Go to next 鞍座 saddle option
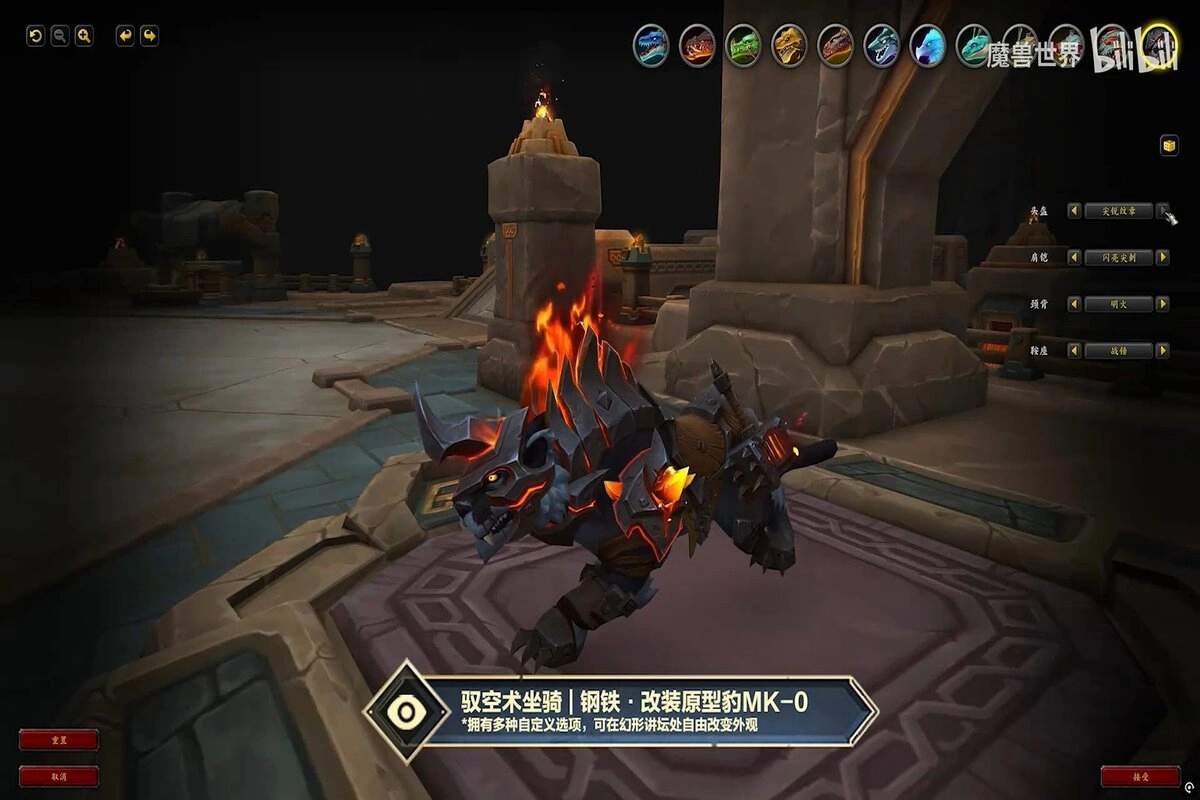The height and width of the screenshot is (800, 1200). [1162, 351]
